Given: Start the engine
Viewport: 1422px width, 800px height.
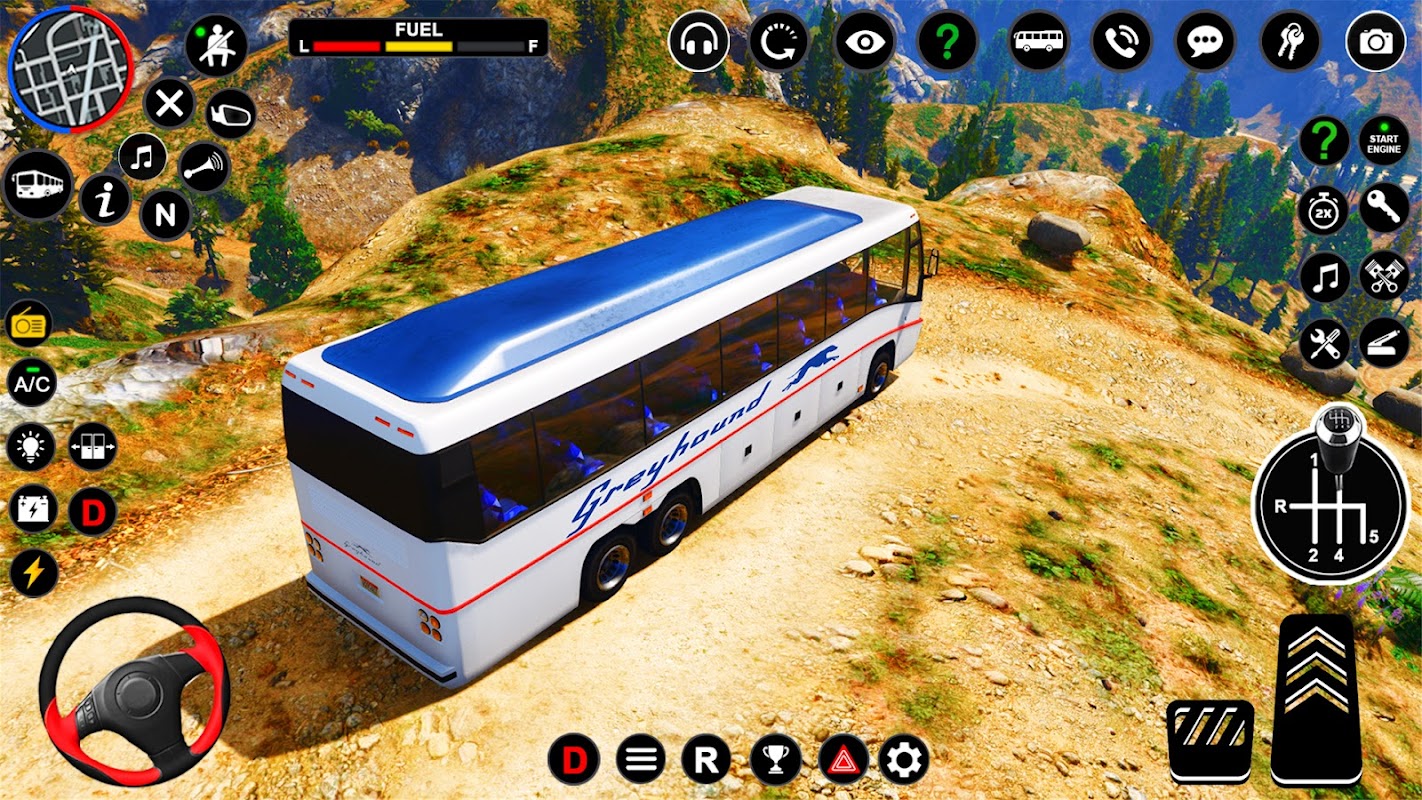Looking at the screenshot, I should pos(1384,142).
